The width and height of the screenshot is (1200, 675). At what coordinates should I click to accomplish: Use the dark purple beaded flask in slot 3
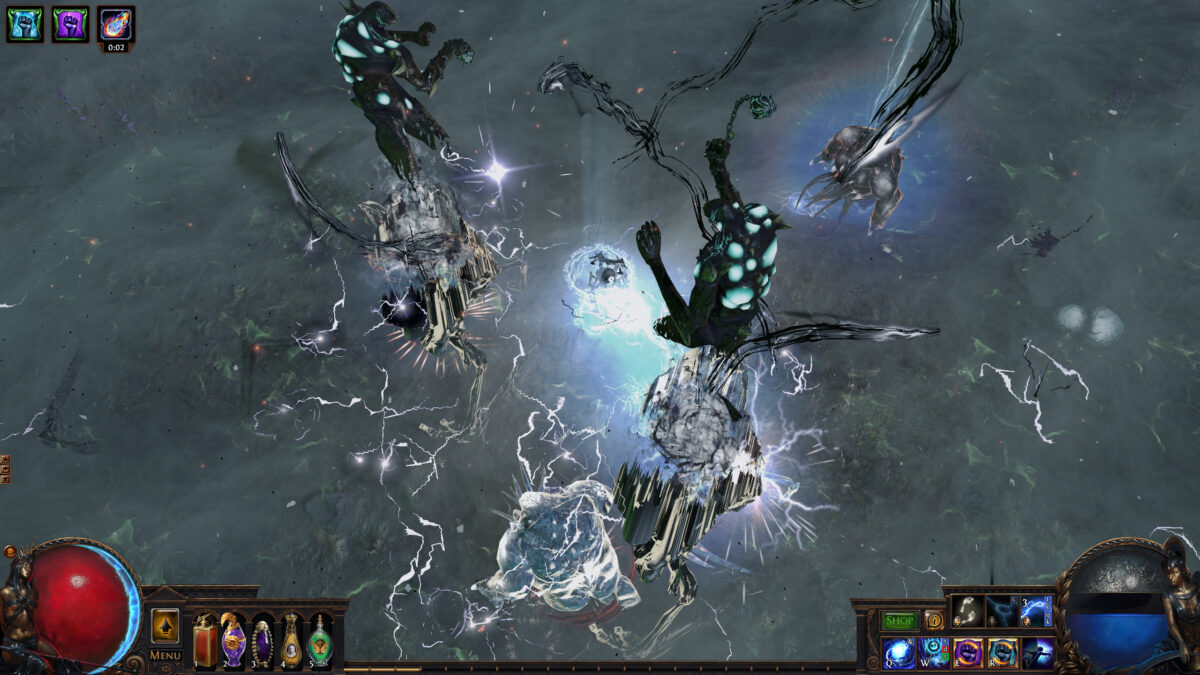[x=262, y=638]
